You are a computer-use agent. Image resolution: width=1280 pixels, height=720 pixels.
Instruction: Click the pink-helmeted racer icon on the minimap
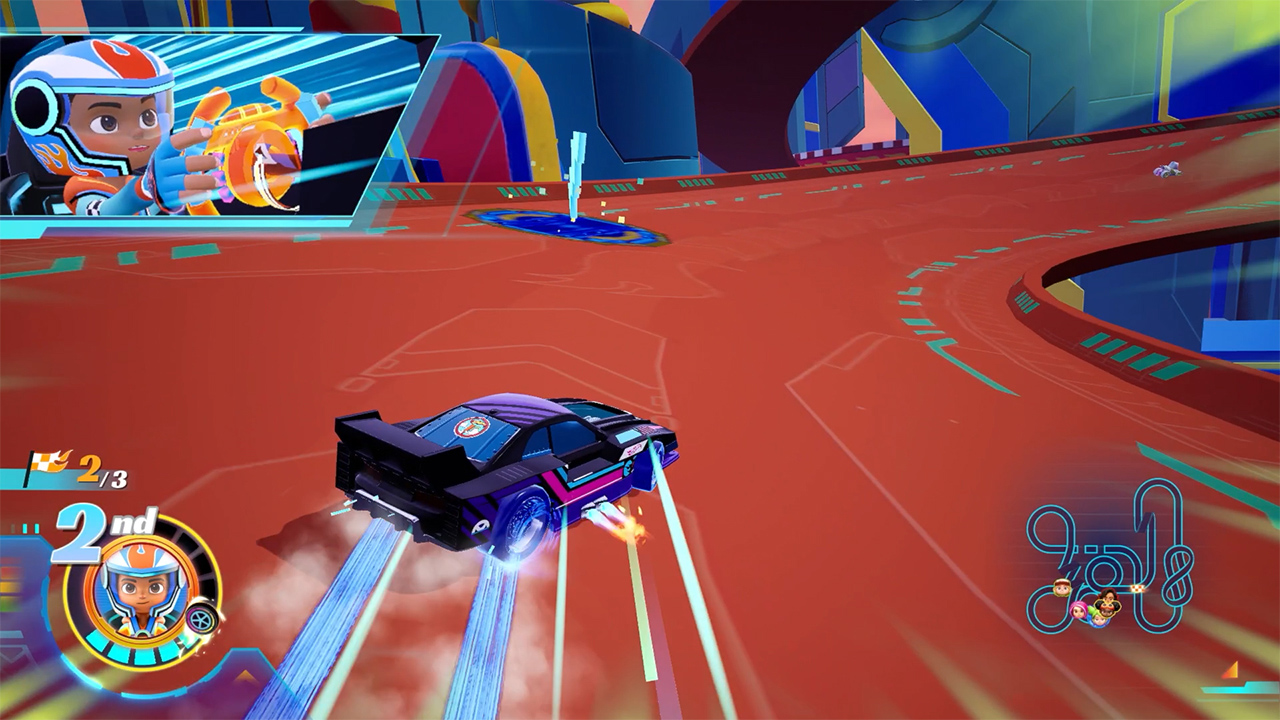coord(1078,610)
